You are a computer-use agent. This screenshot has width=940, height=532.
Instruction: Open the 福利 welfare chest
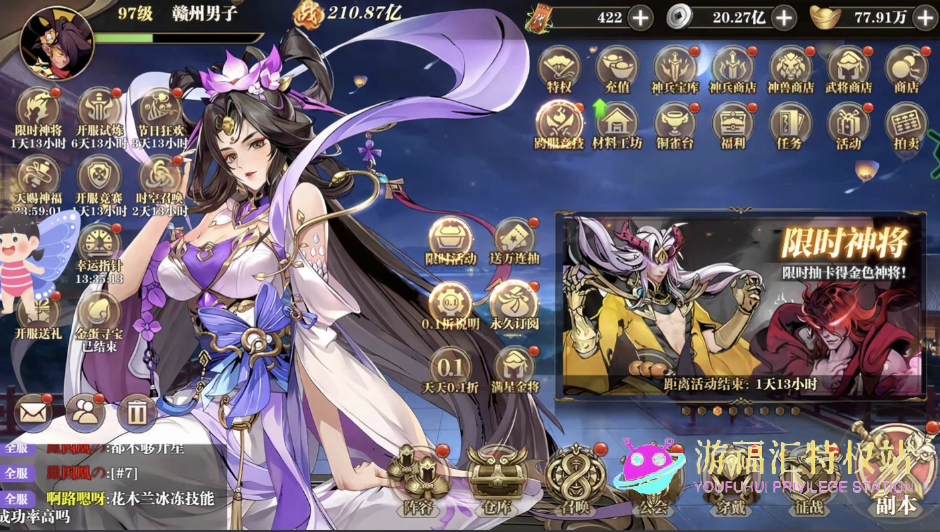pos(733,126)
